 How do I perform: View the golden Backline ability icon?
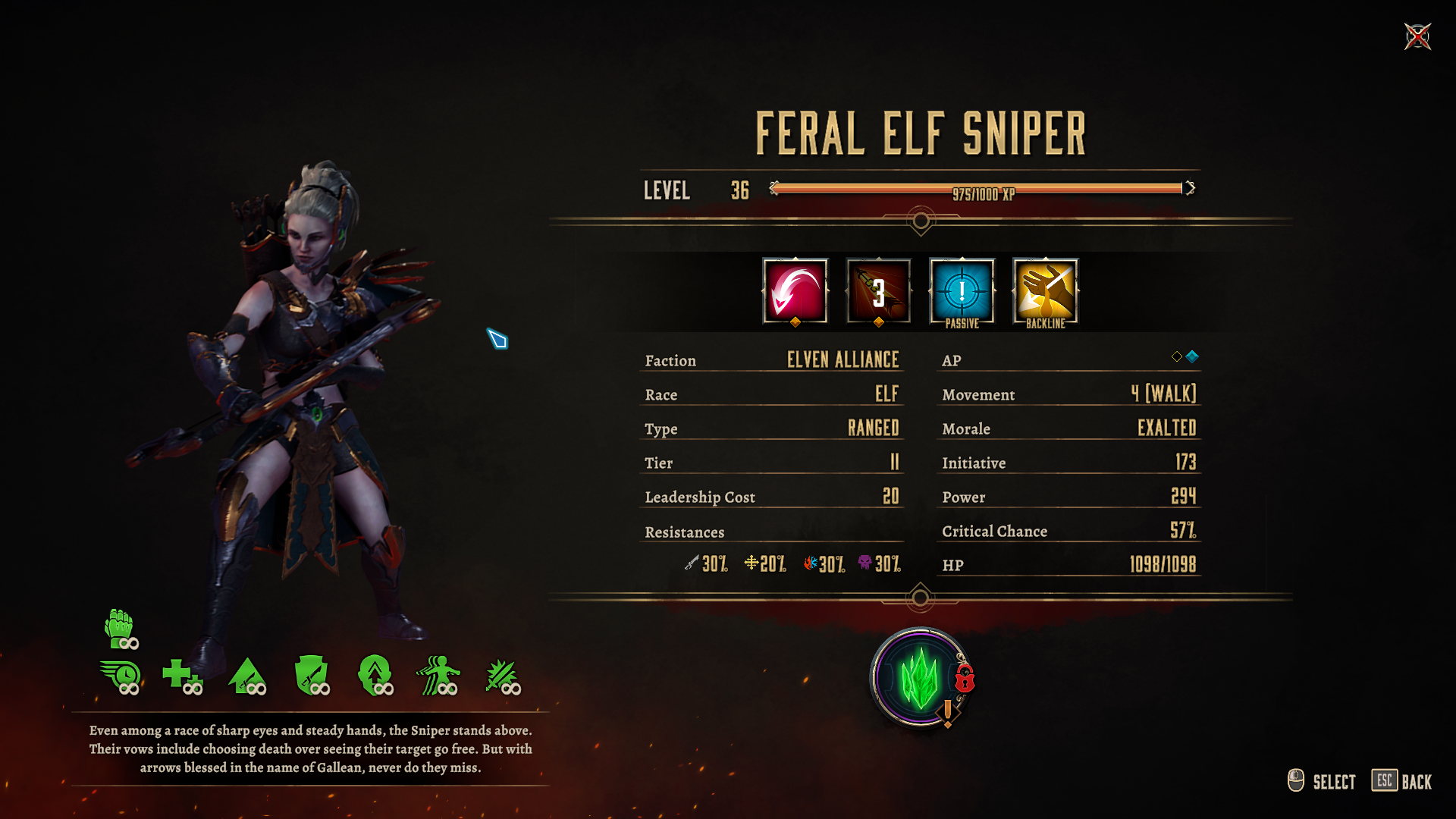(1045, 291)
